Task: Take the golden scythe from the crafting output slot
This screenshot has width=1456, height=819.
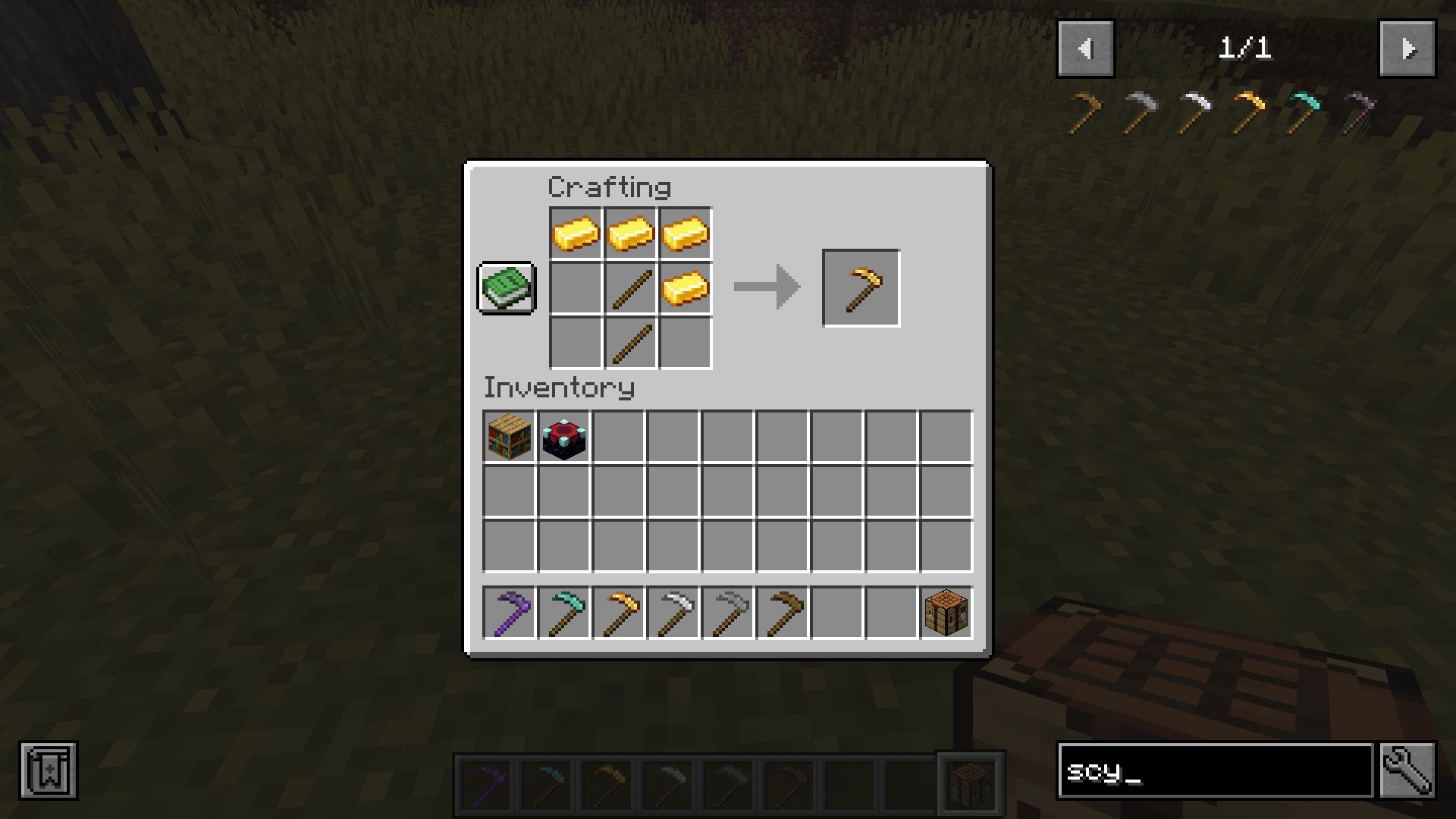Action: [x=861, y=287]
